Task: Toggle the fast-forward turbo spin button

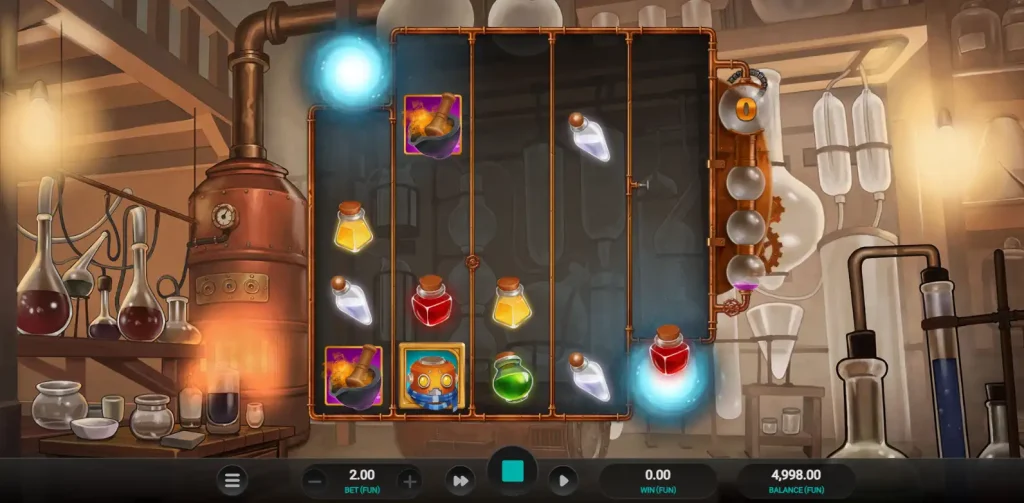Action: tap(460, 480)
